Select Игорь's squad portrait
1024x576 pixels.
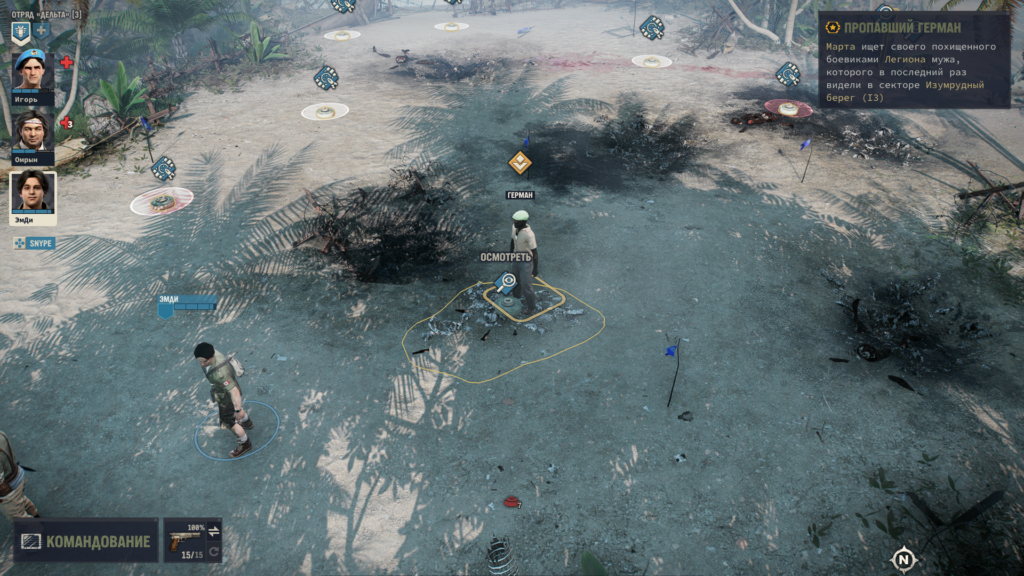[x=33, y=70]
